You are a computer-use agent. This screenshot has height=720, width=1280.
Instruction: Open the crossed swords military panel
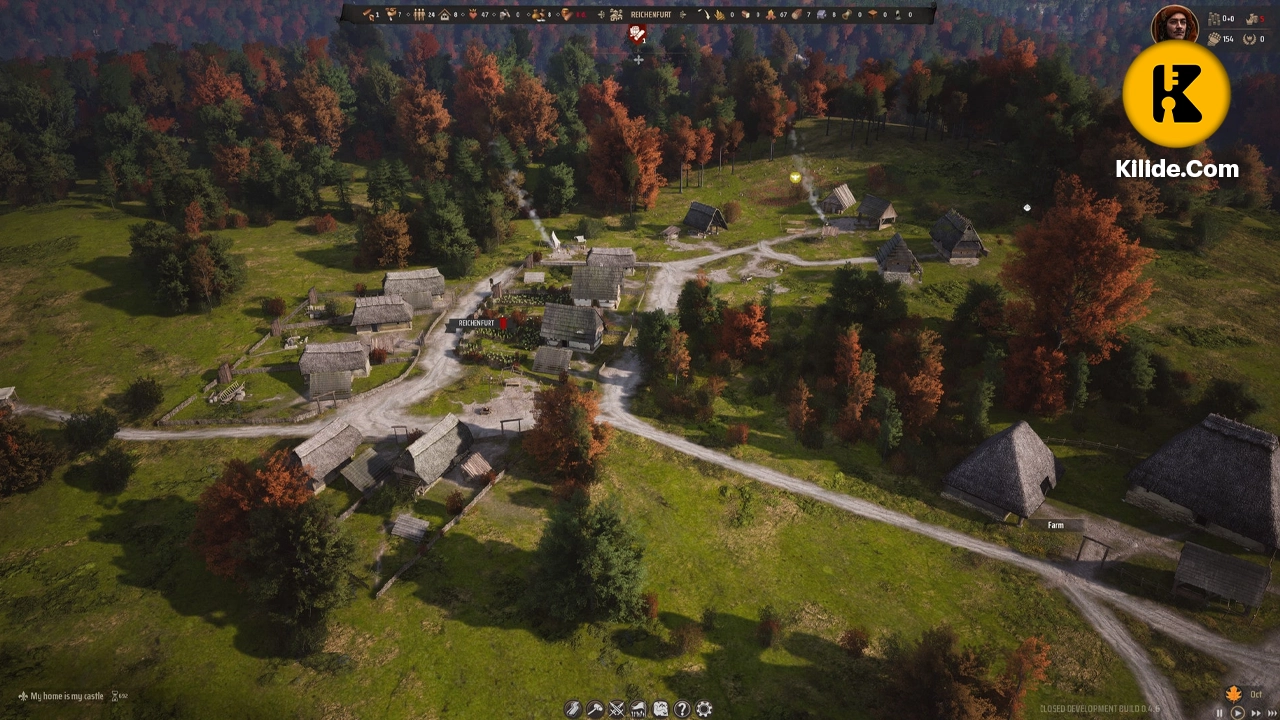tap(617, 709)
